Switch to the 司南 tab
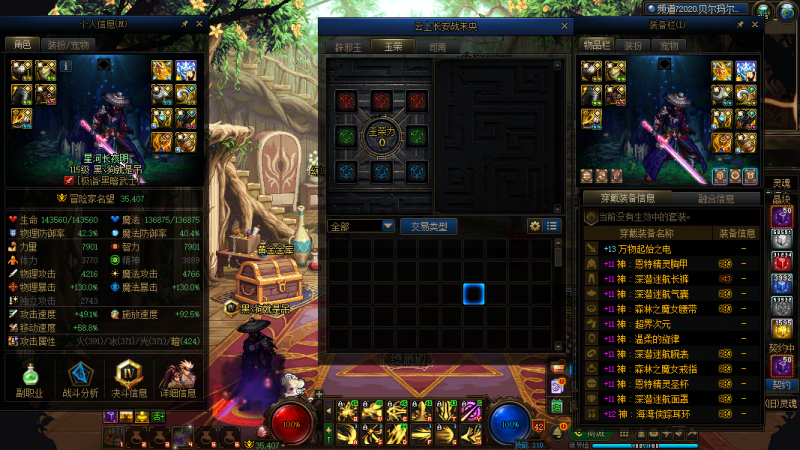The width and height of the screenshot is (800, 450). pyautogui.click(x=437, y=46)
